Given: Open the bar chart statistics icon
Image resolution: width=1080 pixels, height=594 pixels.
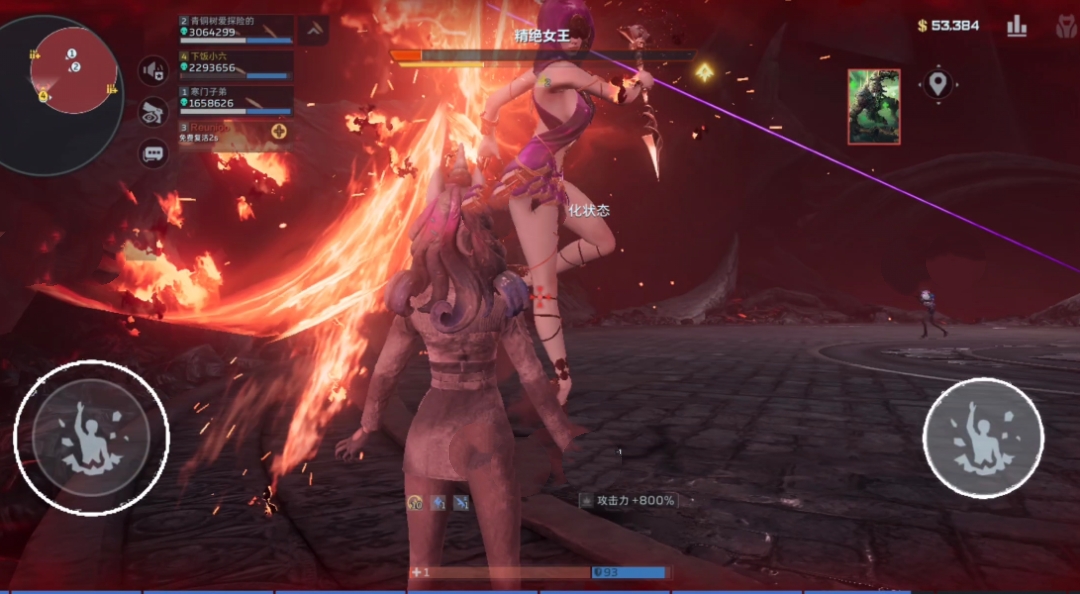Looking at the screenshot, I should (1017, 26).
